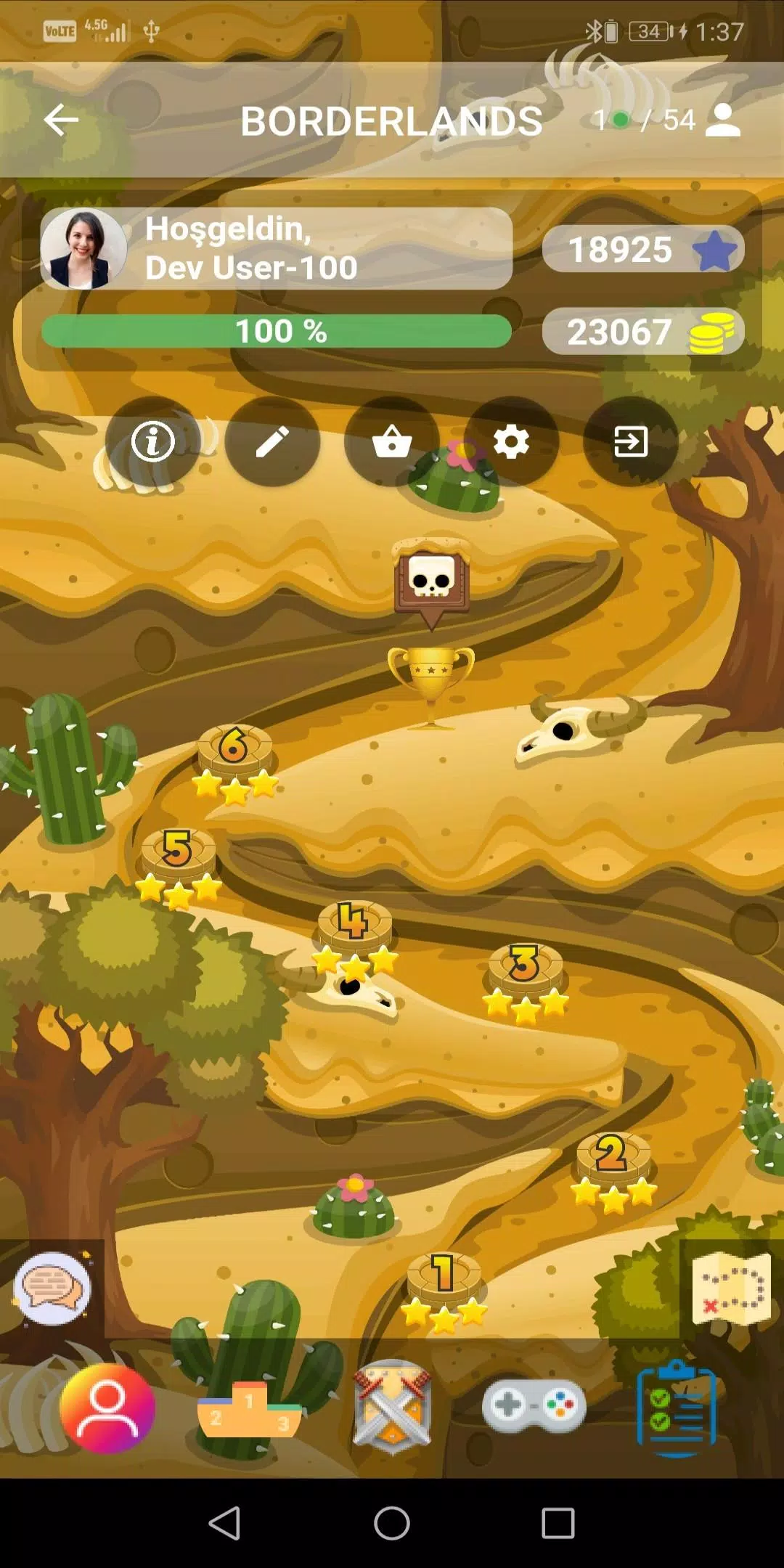Tap the pencil edit button
784x1568 pixels.
(x=272, y=441)
